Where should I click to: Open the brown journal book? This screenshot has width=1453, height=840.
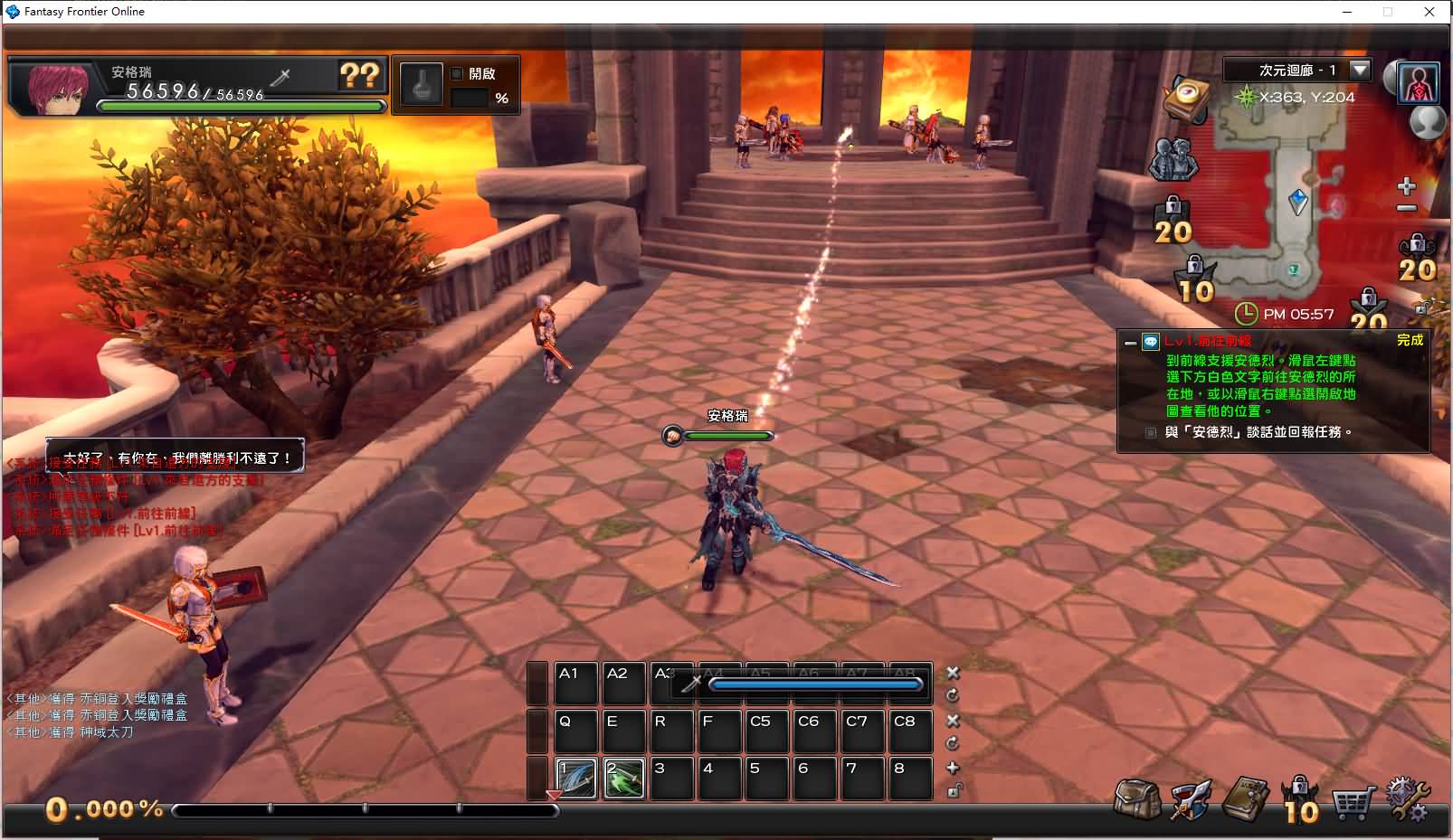pyautogui.click(x=1245, y=799)
